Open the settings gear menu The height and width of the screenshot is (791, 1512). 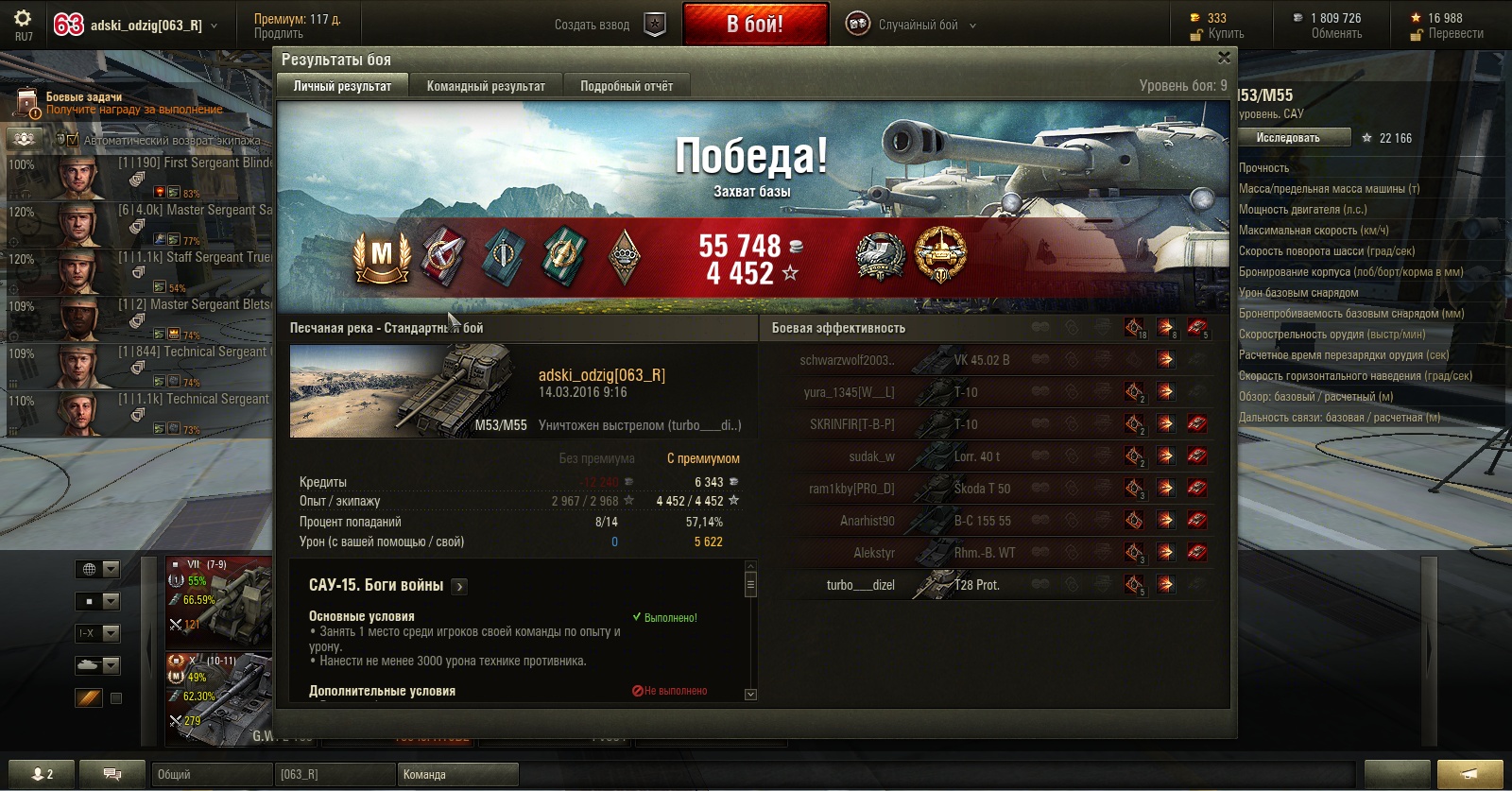coord(23,18)
